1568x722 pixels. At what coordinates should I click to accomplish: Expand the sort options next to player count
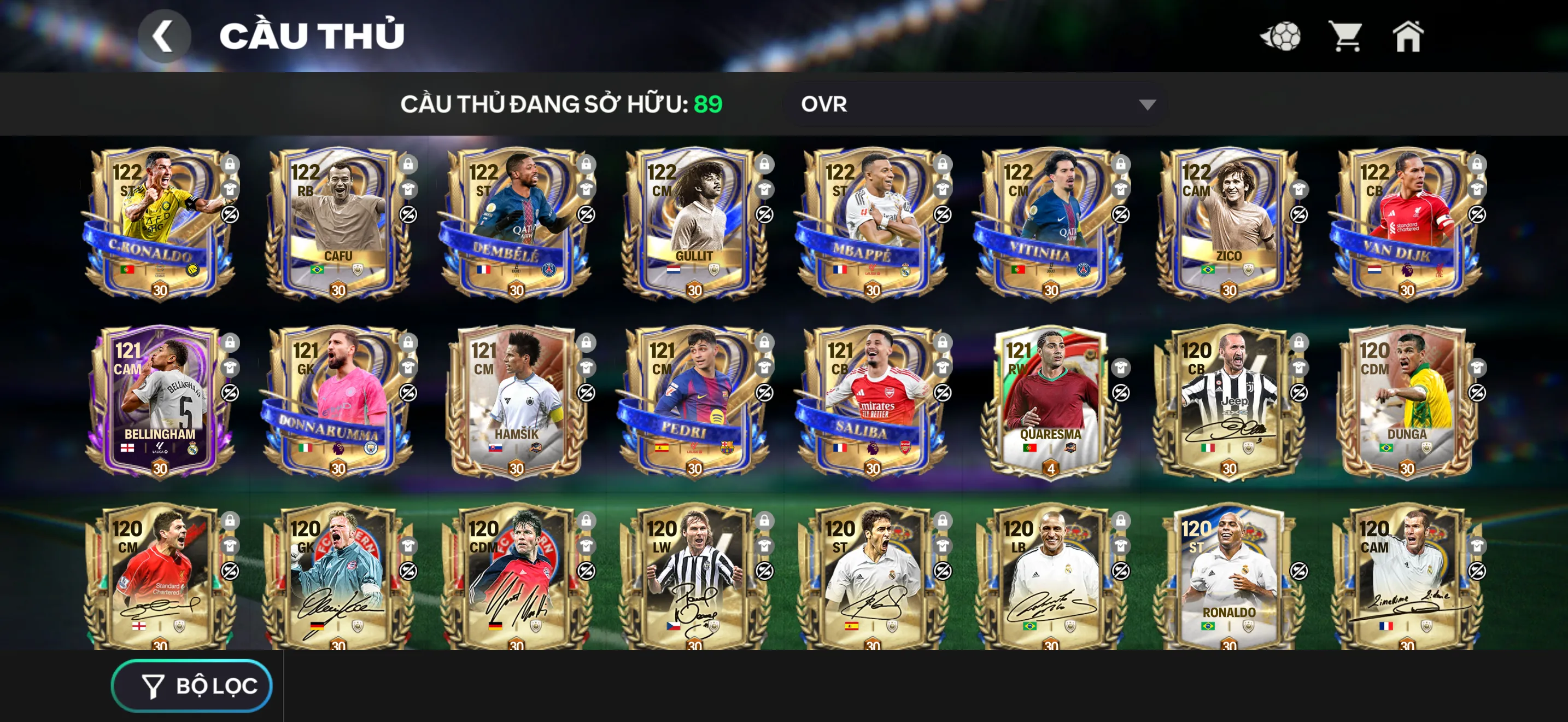(x=974, y=104)
